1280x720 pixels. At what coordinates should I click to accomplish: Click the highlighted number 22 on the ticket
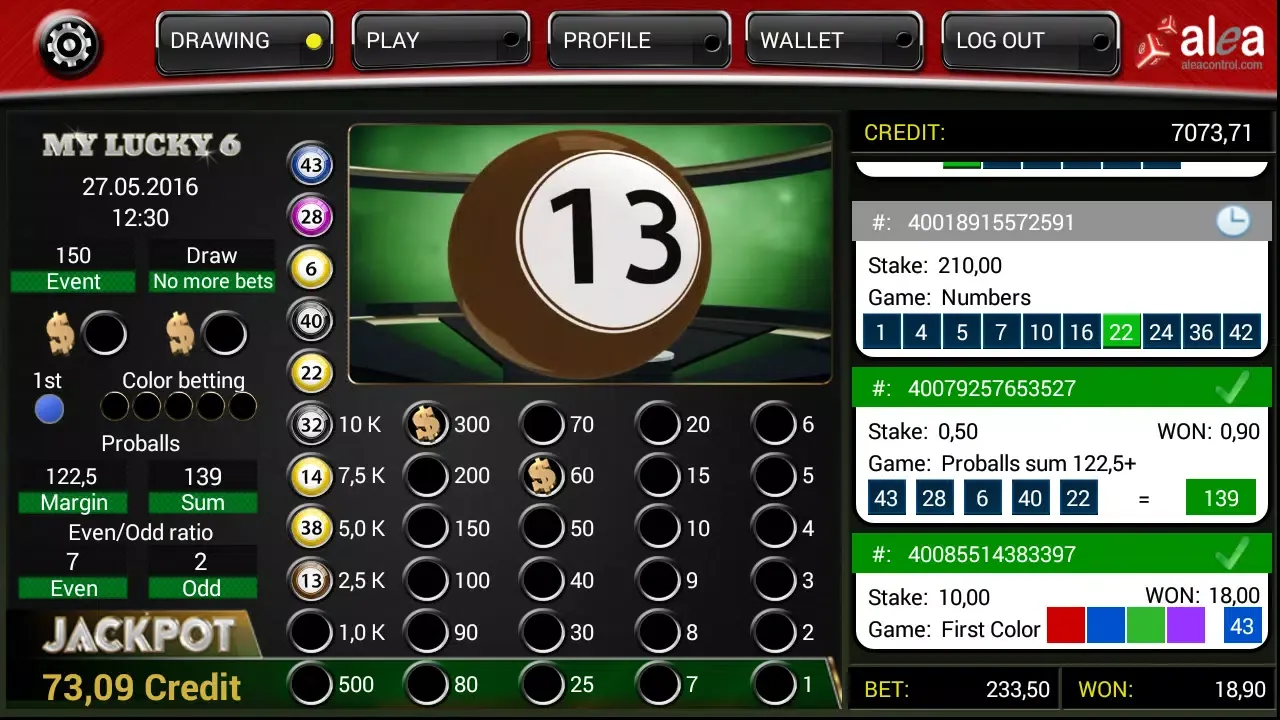click(x=1121, y=332)
